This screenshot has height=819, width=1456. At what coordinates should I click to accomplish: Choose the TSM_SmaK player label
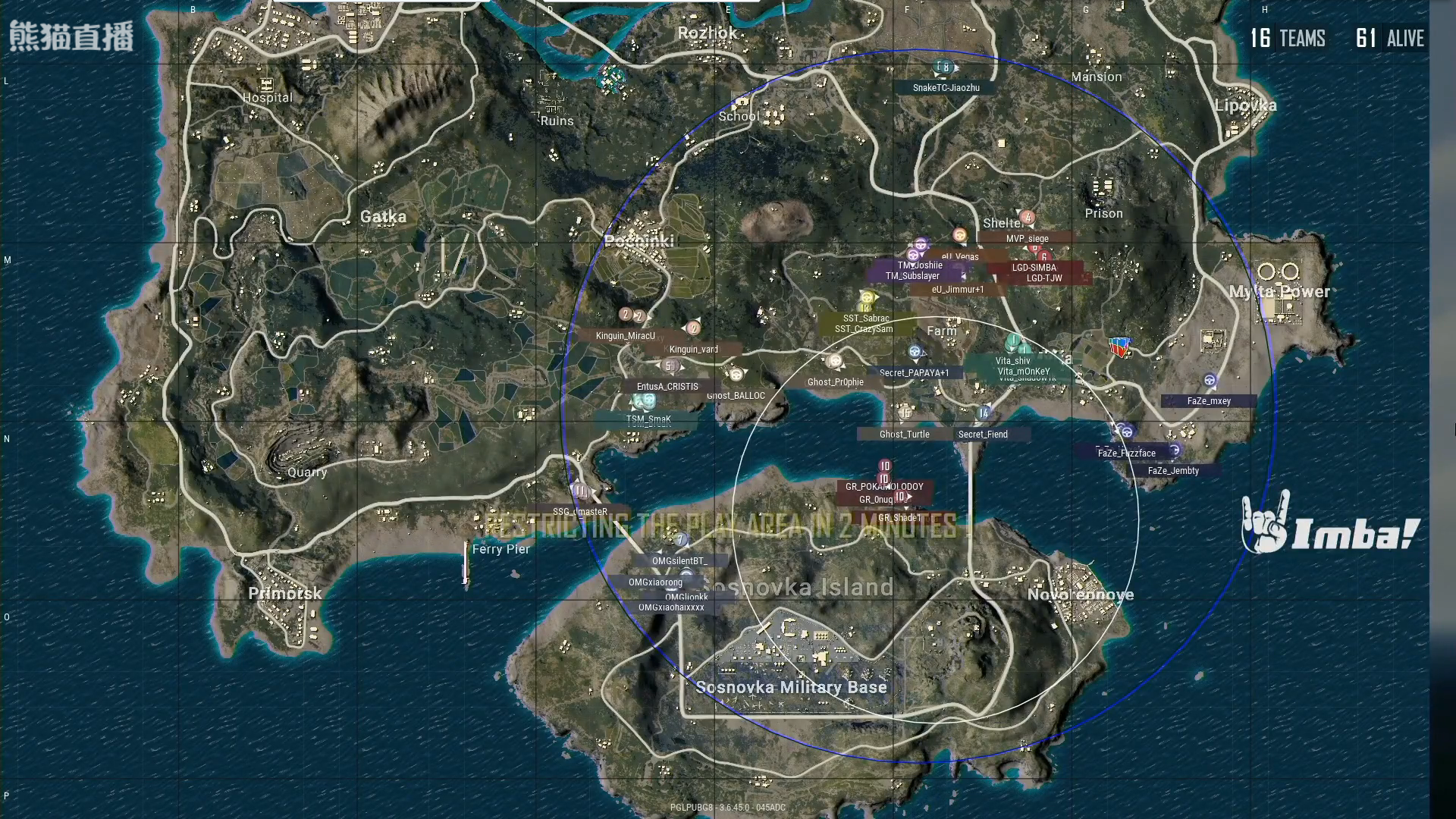(x=648, y=419)
